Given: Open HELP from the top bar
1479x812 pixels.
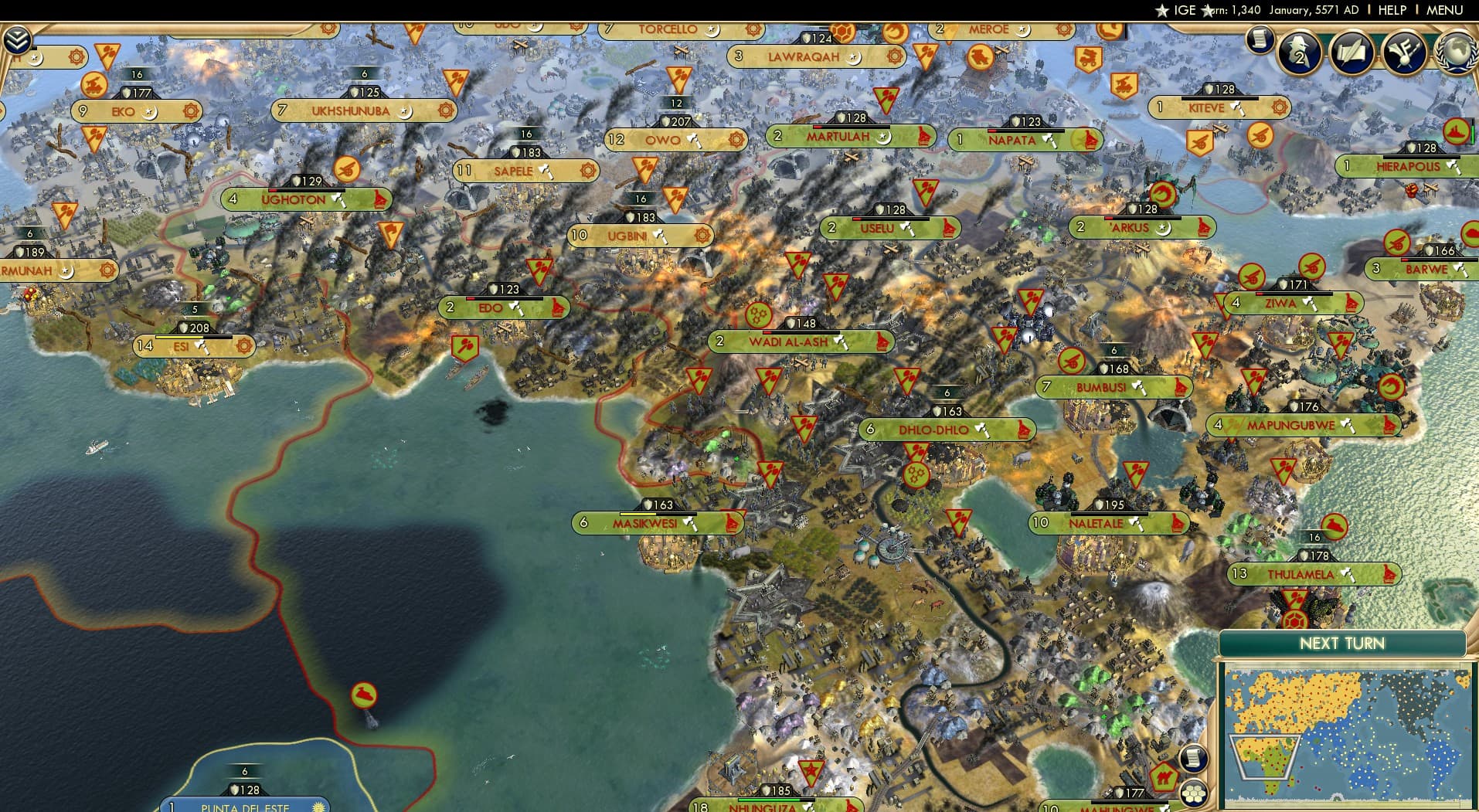Looking at the screenshot, I should pyautogui.click(x=1391, y=10).
